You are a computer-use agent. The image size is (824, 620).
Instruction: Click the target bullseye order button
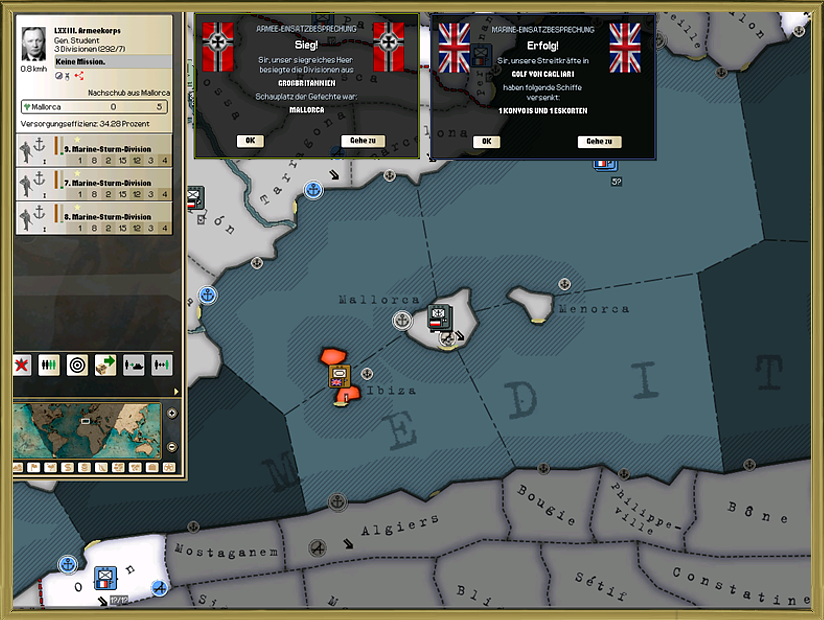[77, 365]
